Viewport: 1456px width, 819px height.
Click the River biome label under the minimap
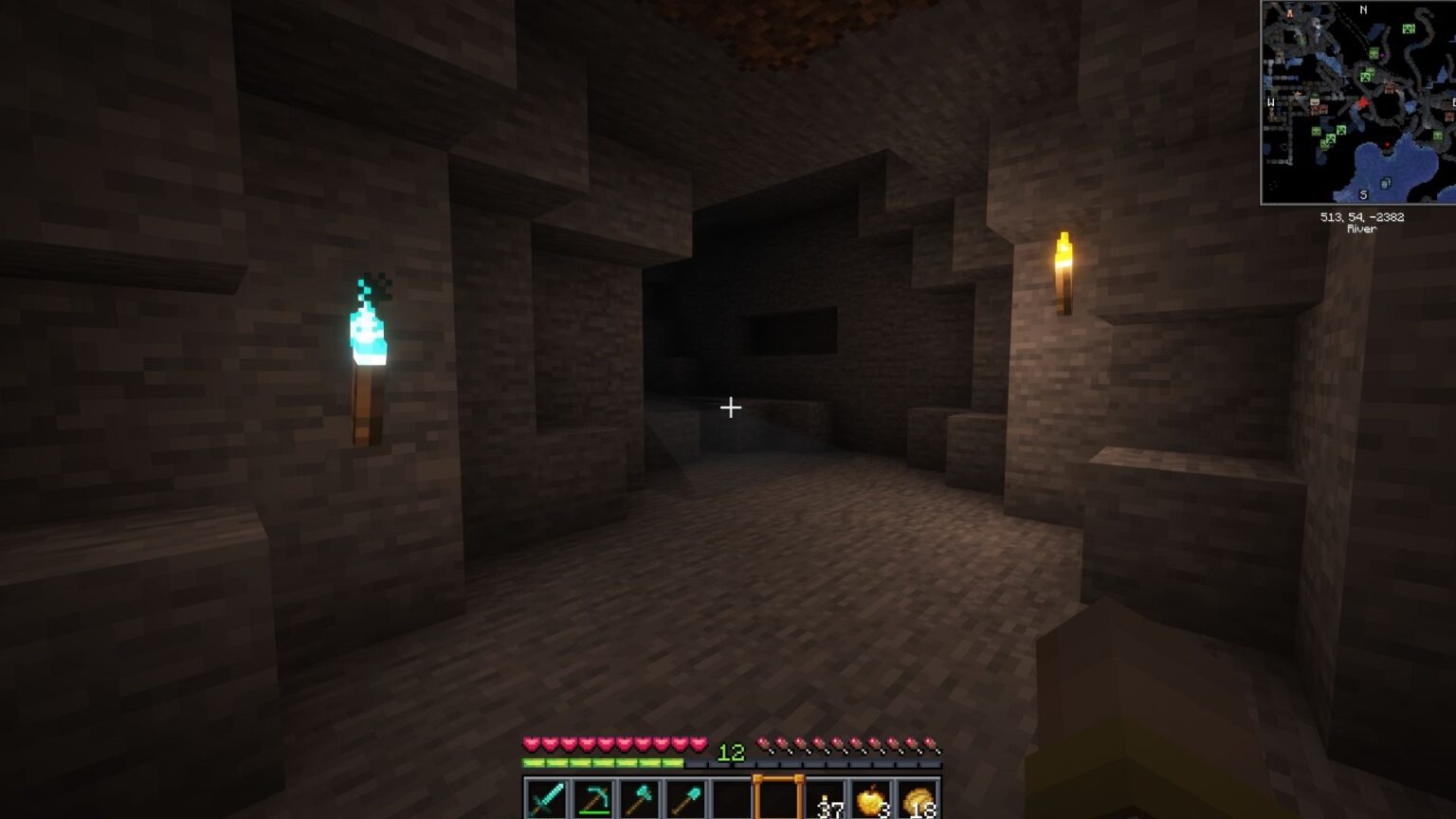(1360, 228)
